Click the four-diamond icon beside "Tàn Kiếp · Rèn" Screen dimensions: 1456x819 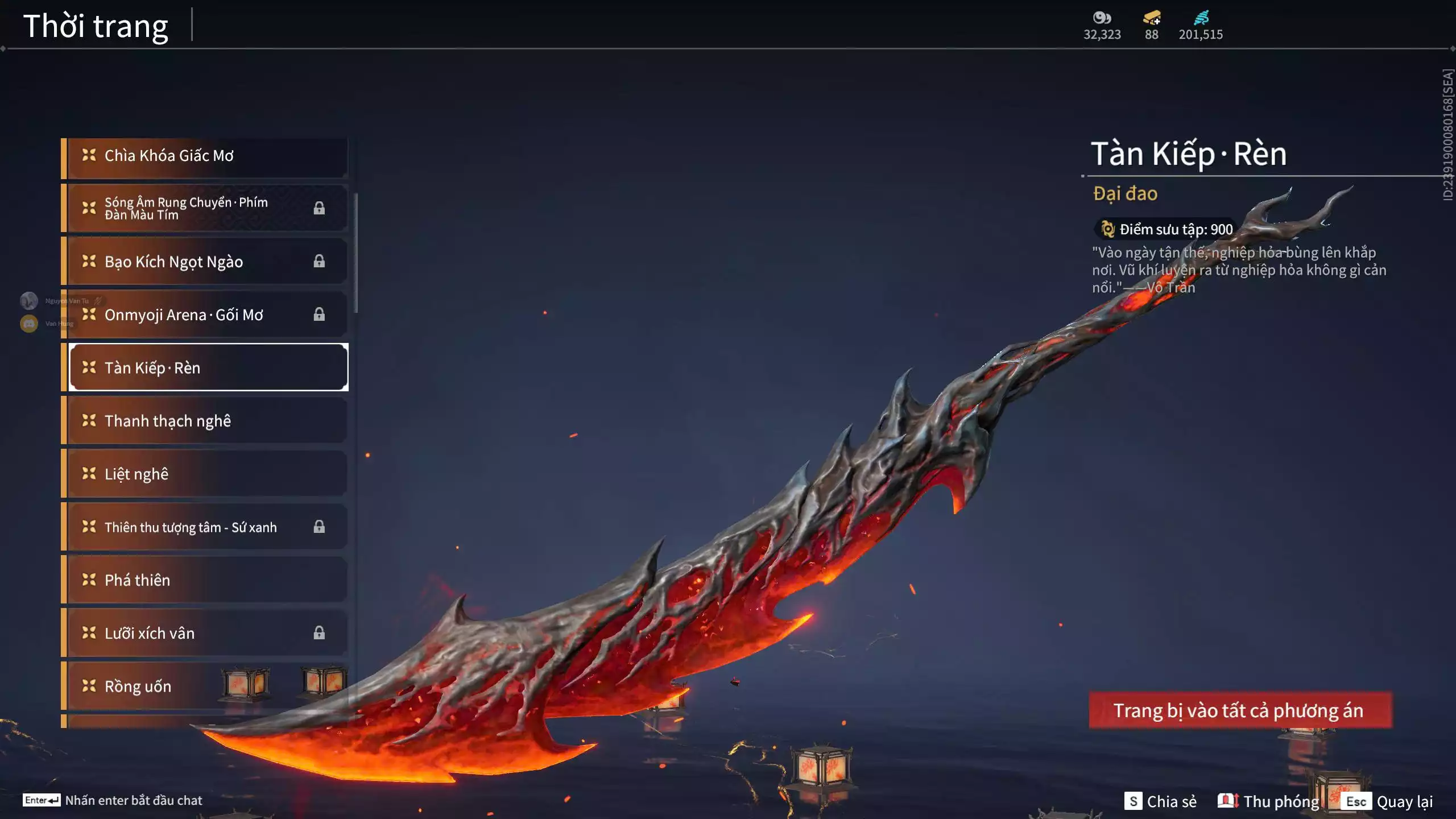click(x=88, y=368)
